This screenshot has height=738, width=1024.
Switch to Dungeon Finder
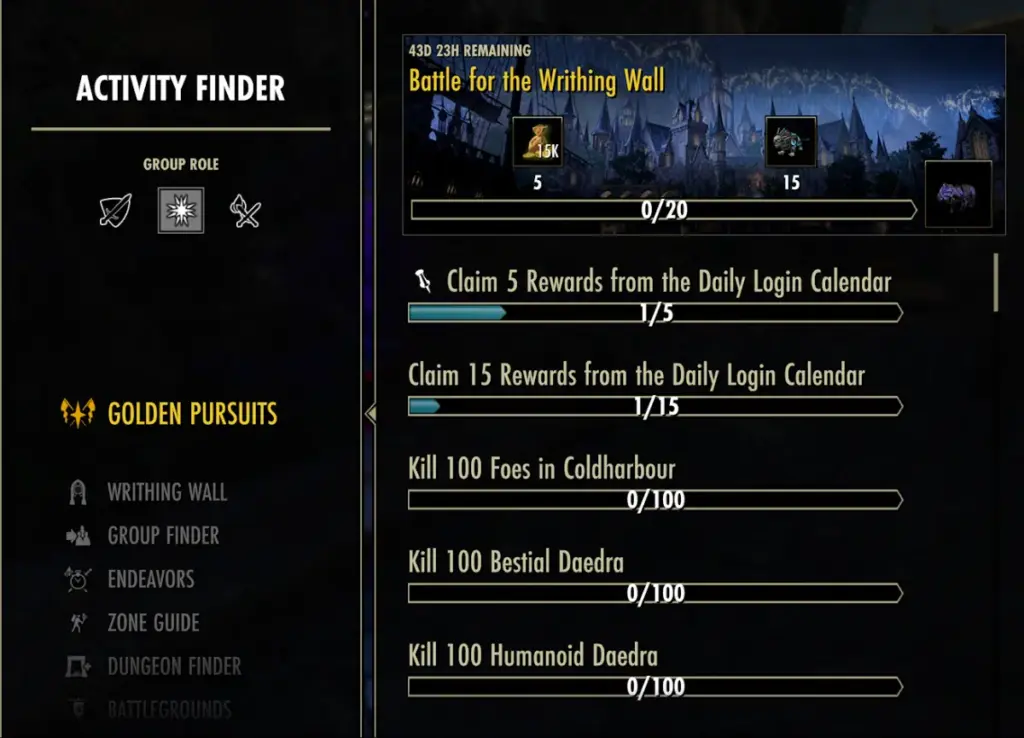pos(174,666)
